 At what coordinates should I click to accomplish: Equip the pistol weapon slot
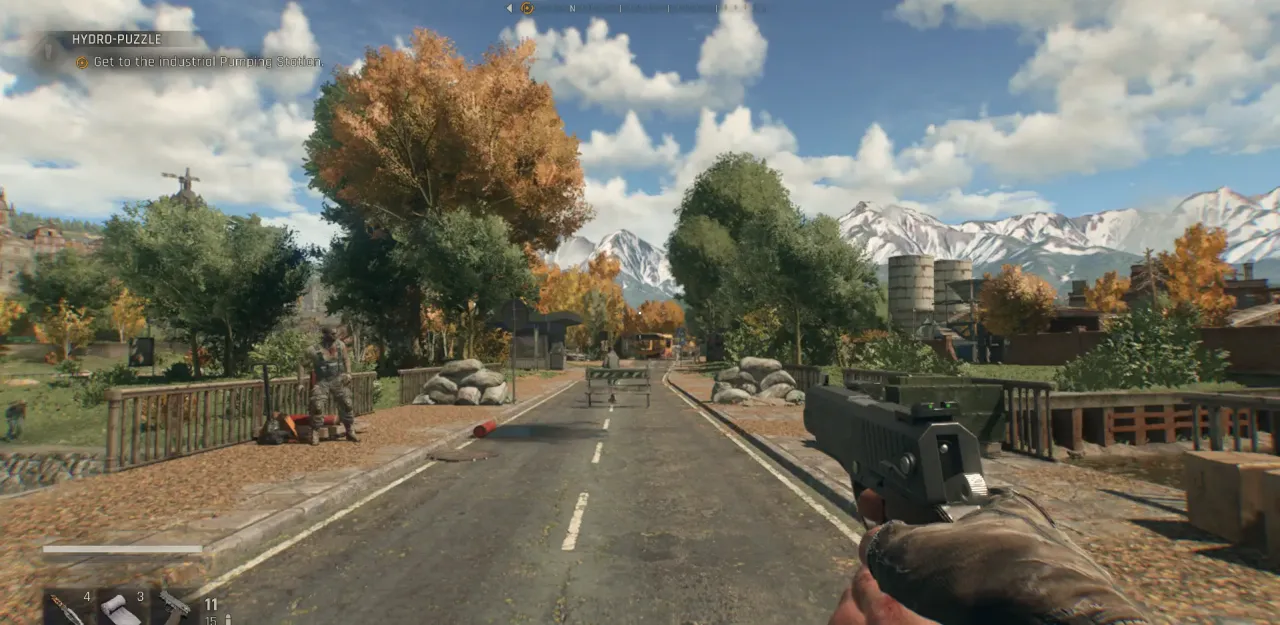175,606
